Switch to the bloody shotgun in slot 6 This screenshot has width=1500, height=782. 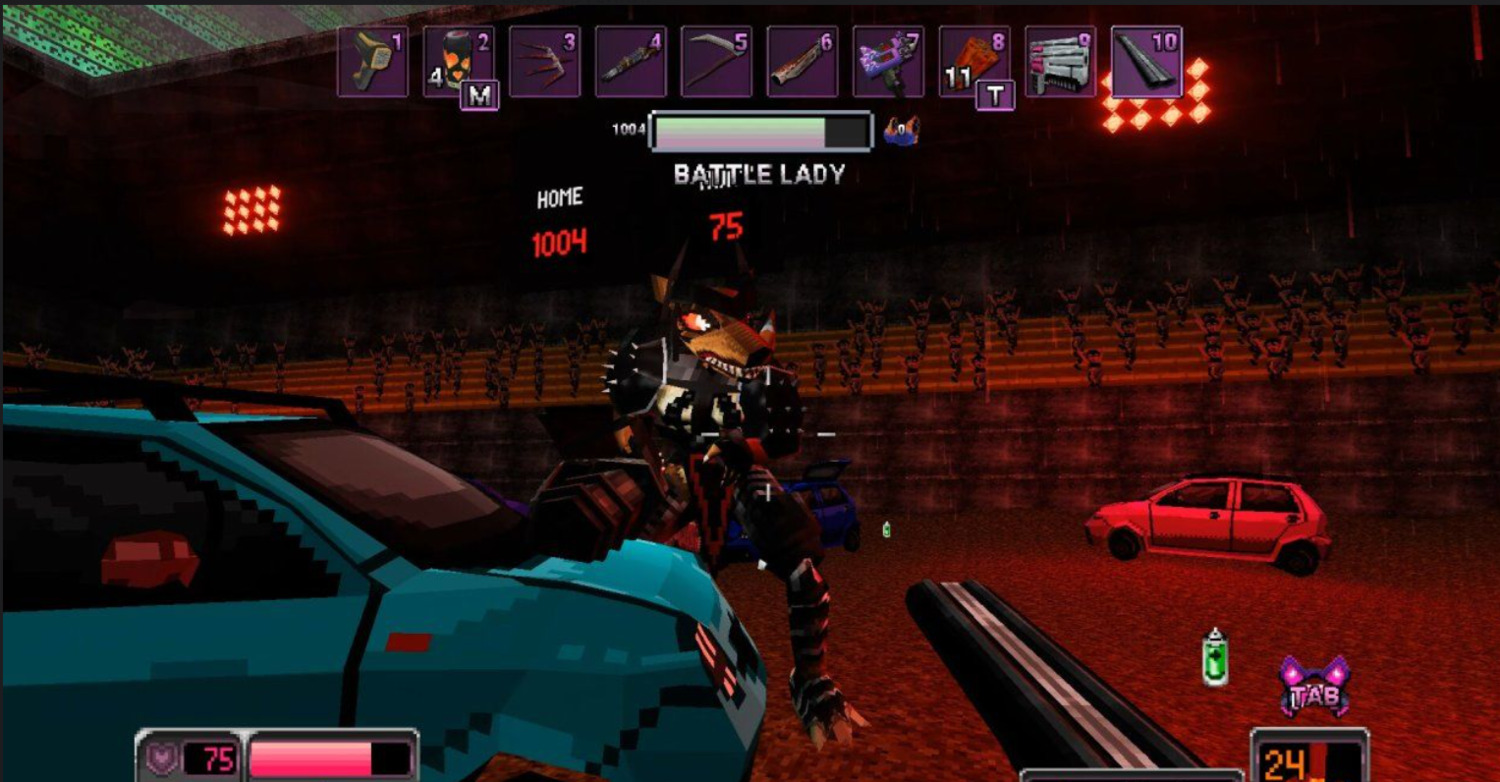(802, 62)
